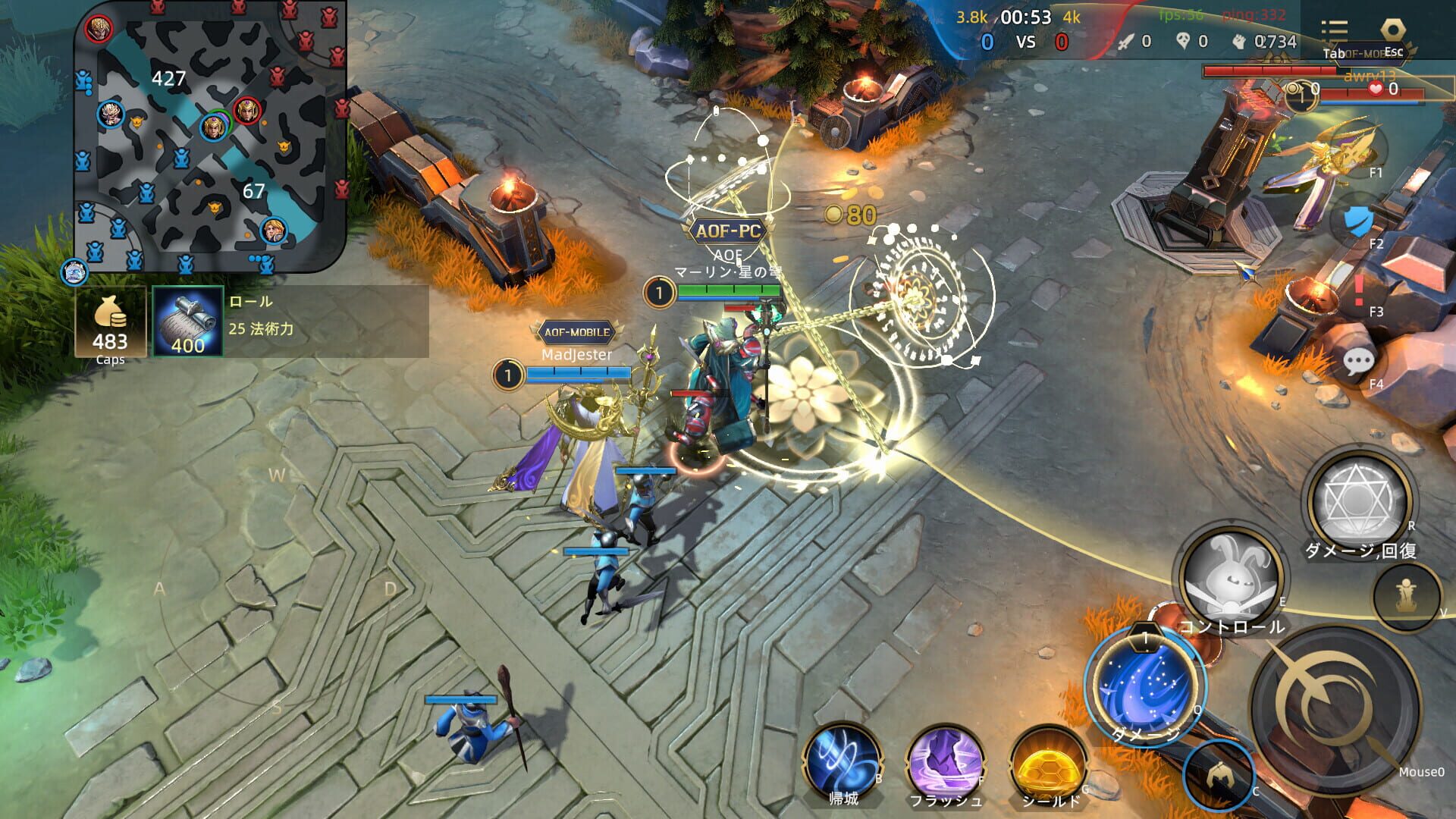Use the Shield (シールド) ability
1456x819 pixels.
(1049, 762)
